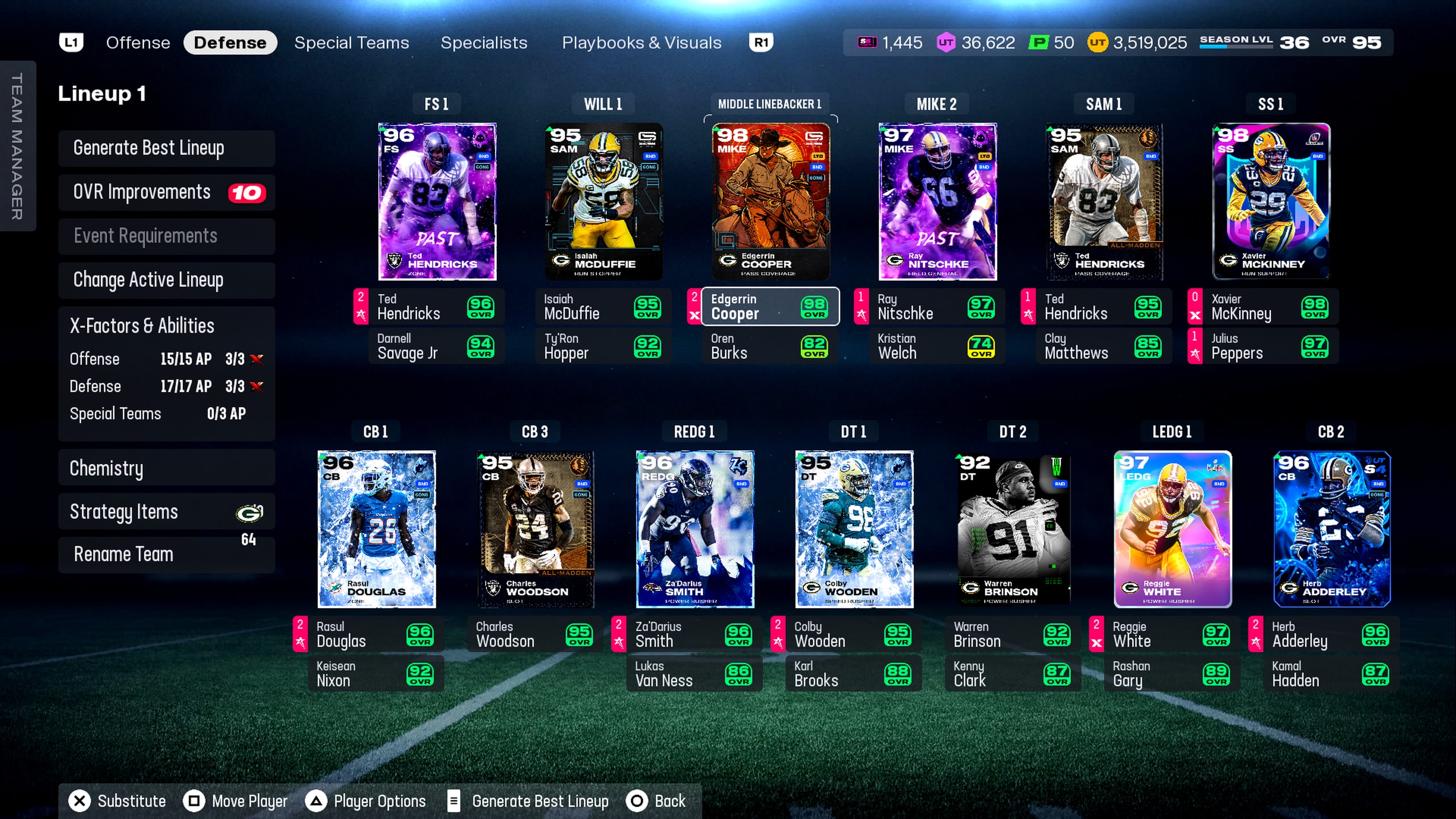Choose Rename Team option

tap(166, 554)
